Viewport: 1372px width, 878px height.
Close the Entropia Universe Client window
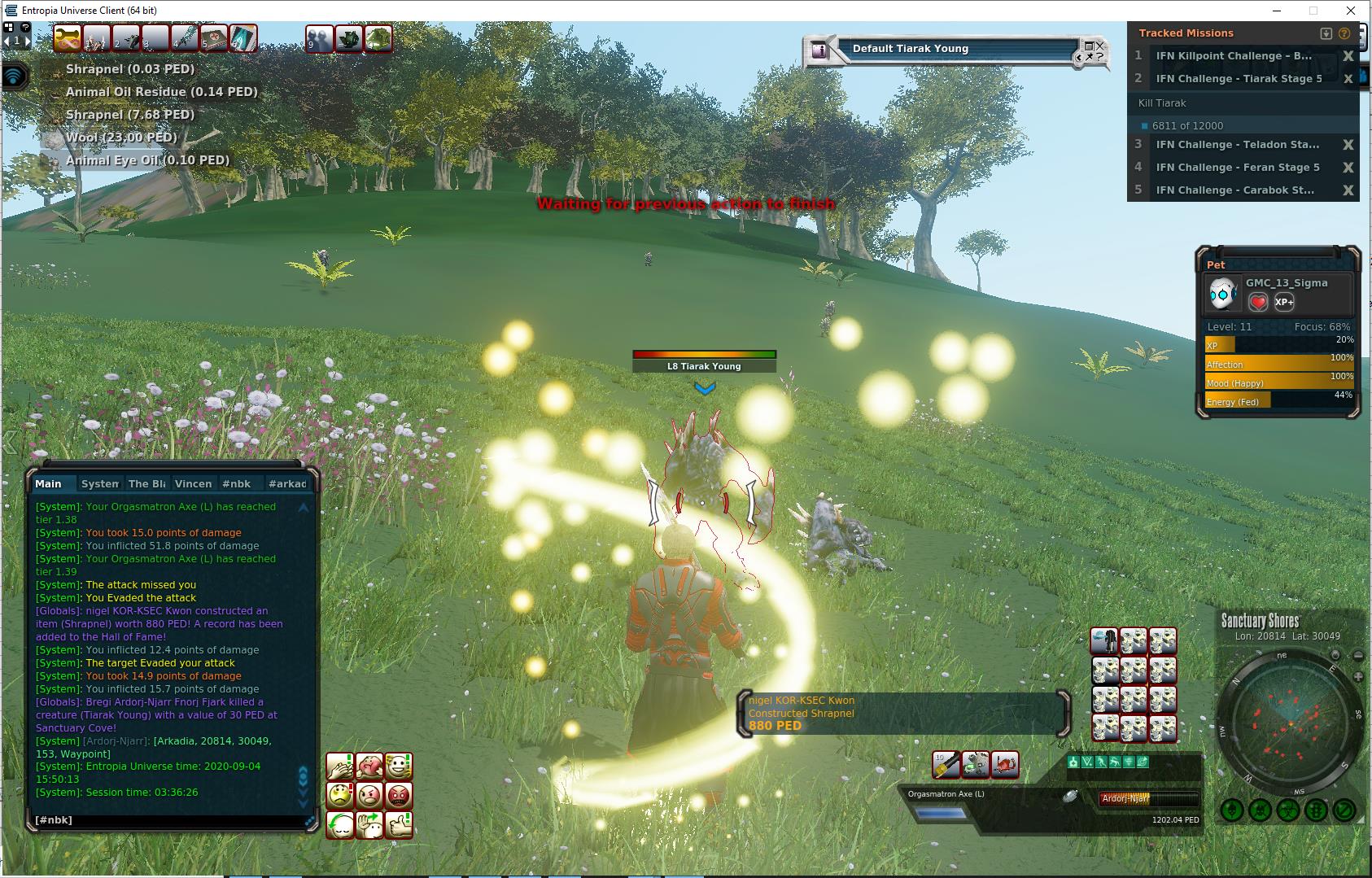1351,11
